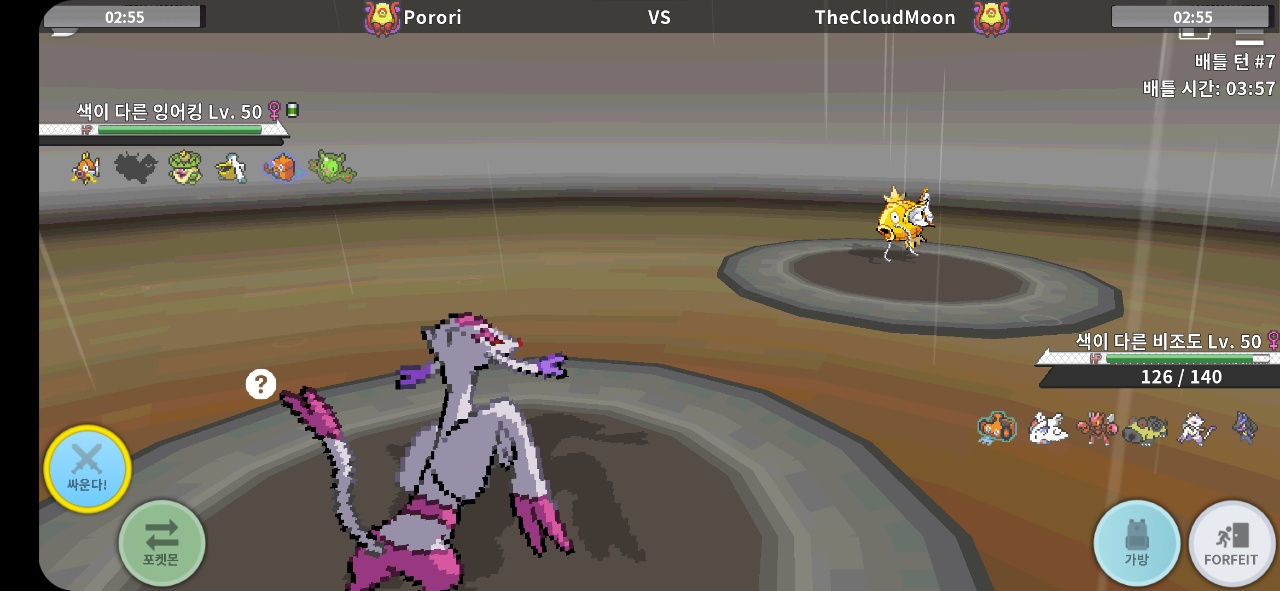Forfeit the battle

pyautogui.click(x=1231, y=543)
